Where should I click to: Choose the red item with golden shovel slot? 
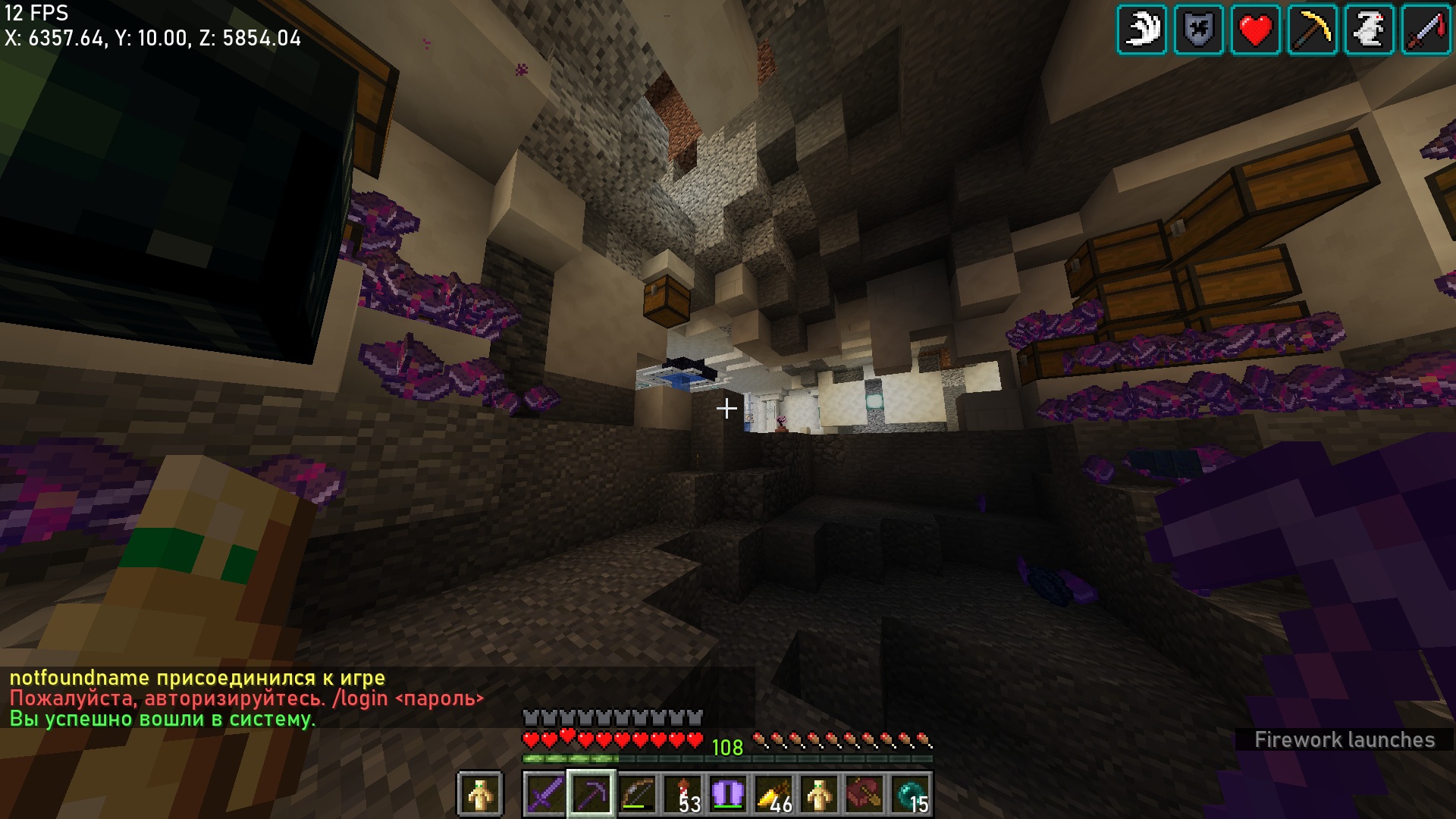(864, 795)
